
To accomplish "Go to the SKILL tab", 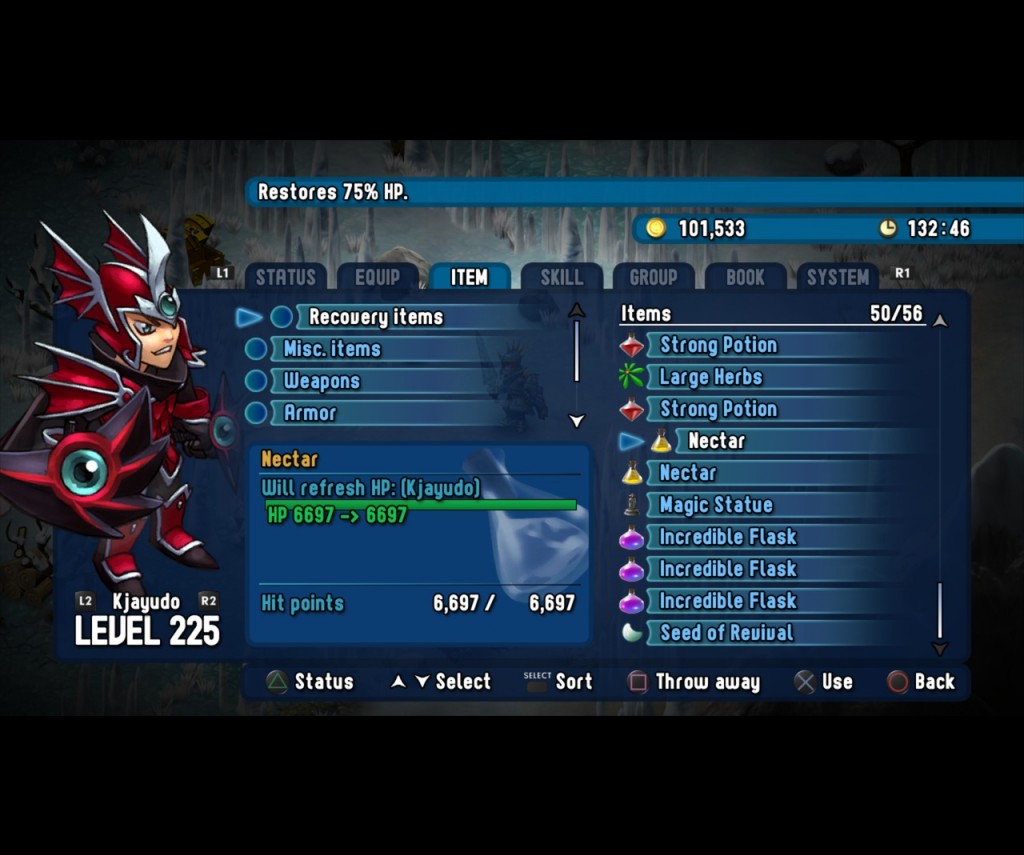I will [561, 278].
